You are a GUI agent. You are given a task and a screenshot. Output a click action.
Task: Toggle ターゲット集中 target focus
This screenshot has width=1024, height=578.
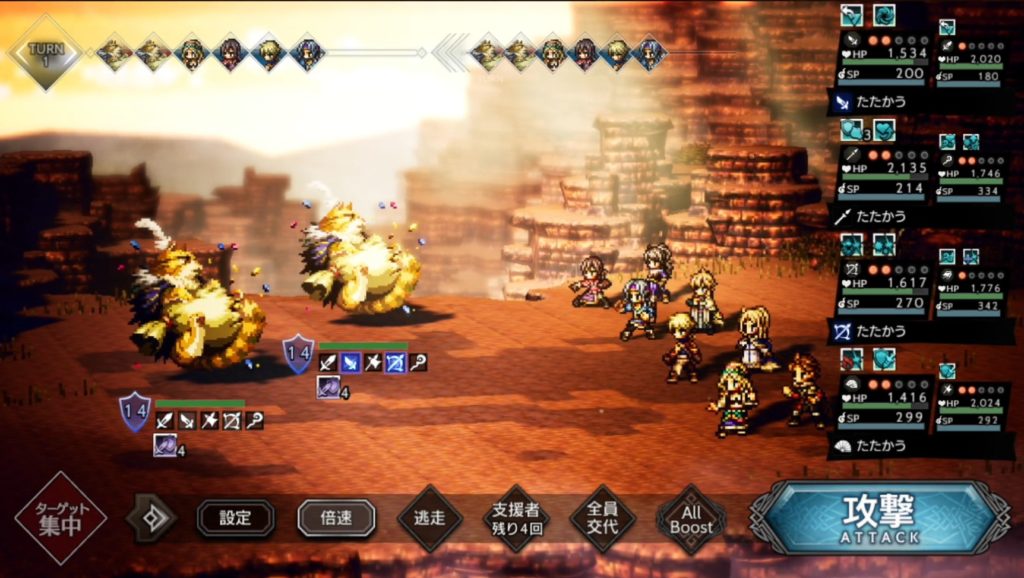point(60,518)
